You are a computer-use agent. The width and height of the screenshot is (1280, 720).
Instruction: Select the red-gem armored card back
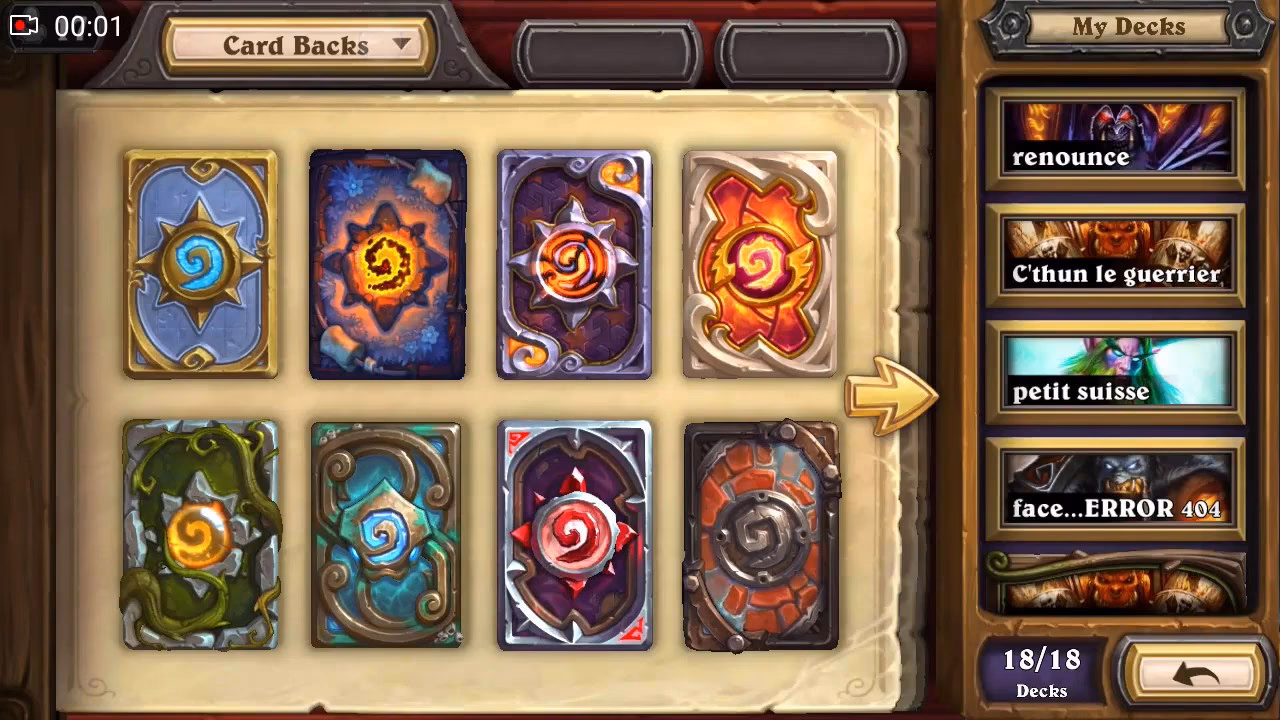click(575, 535)
